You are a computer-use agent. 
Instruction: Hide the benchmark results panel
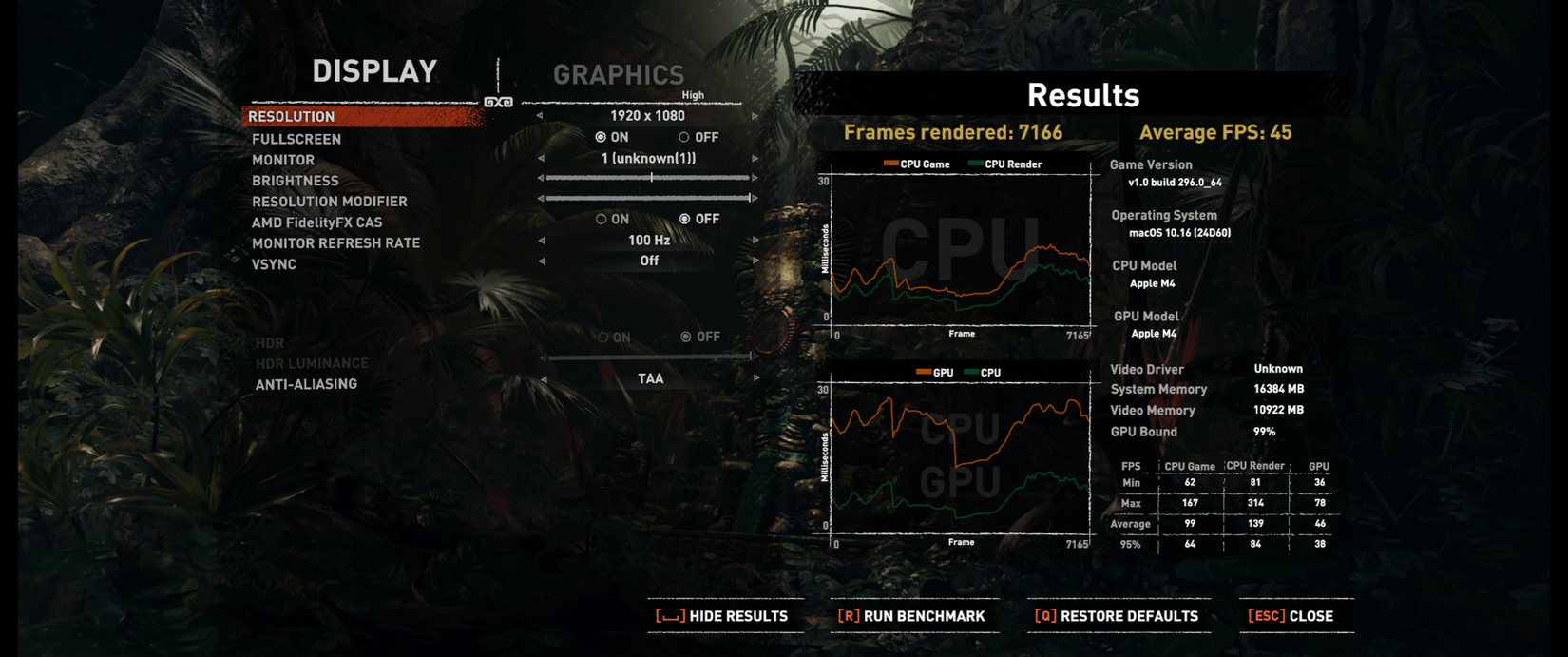point(722,616)
